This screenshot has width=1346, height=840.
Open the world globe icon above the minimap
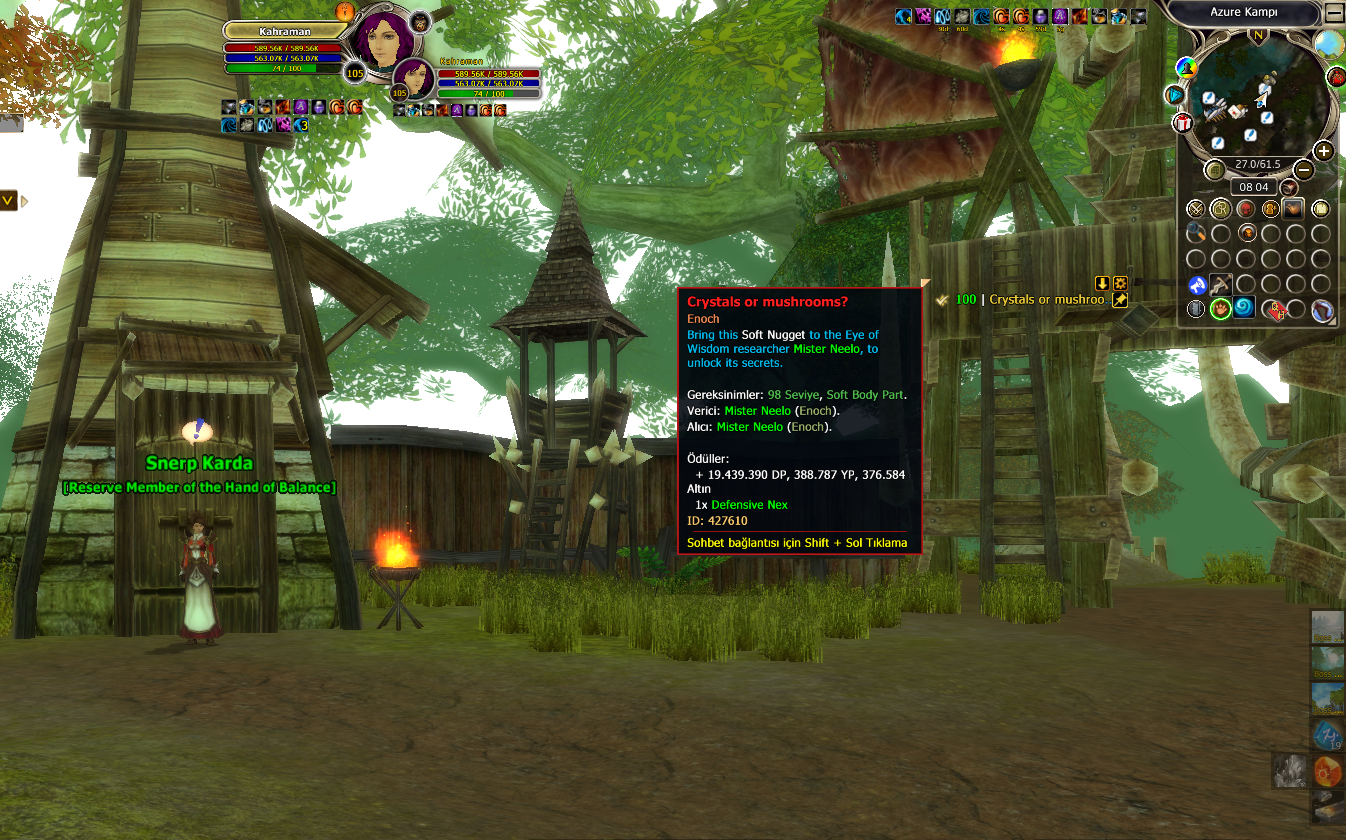pyautogui.click(x=1328, y=43)
